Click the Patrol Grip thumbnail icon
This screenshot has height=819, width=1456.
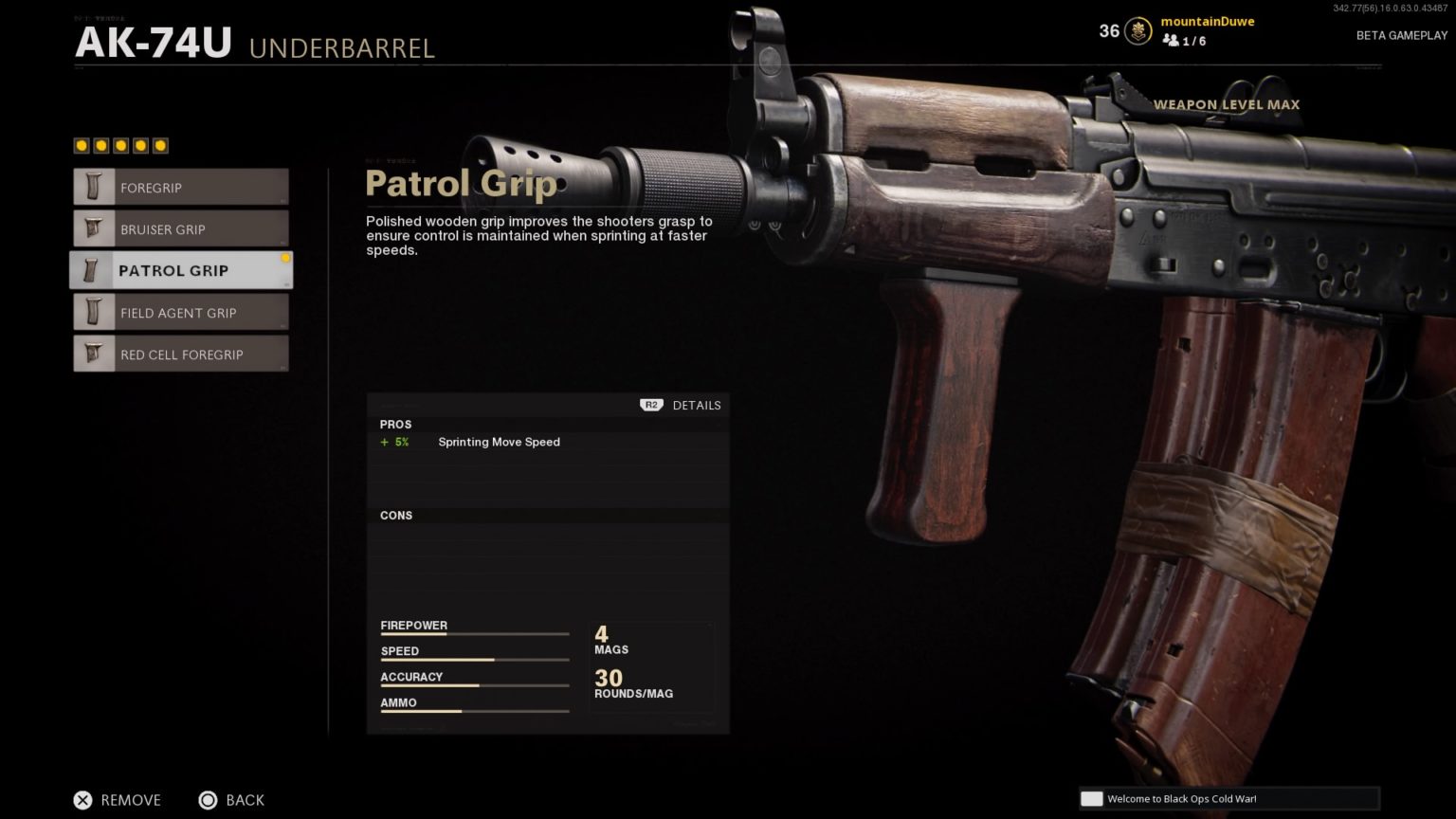point(93,270)
